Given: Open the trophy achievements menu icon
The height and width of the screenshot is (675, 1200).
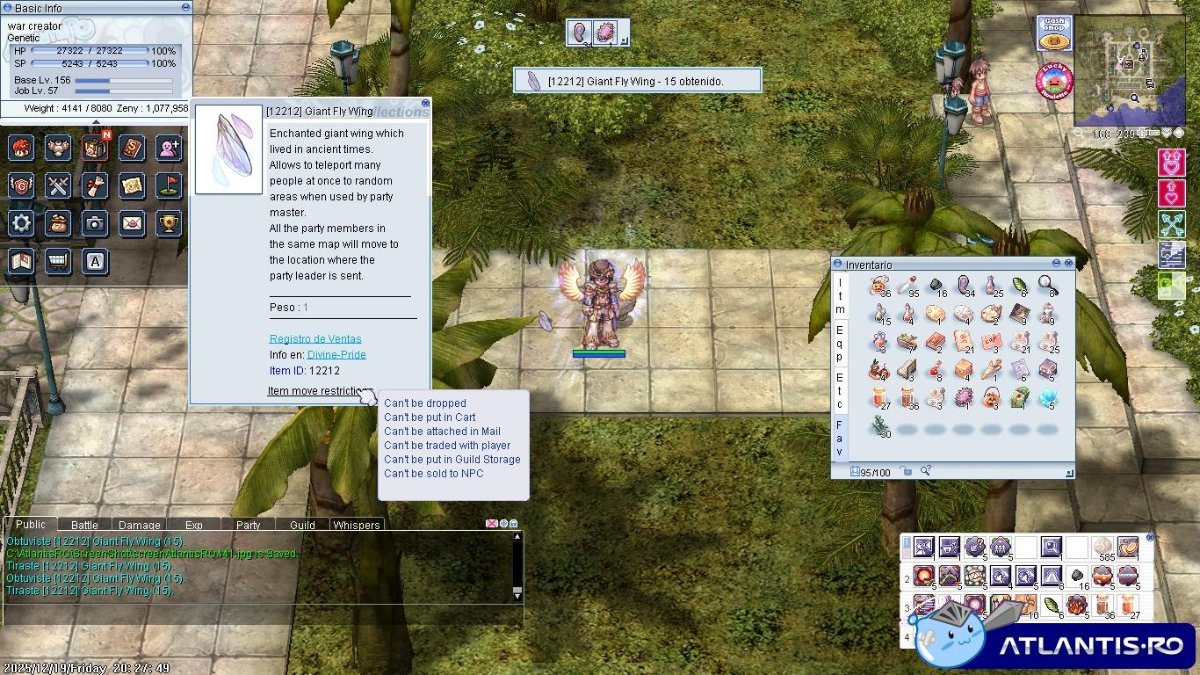Looking at the screenshot, I should (169, 223).
